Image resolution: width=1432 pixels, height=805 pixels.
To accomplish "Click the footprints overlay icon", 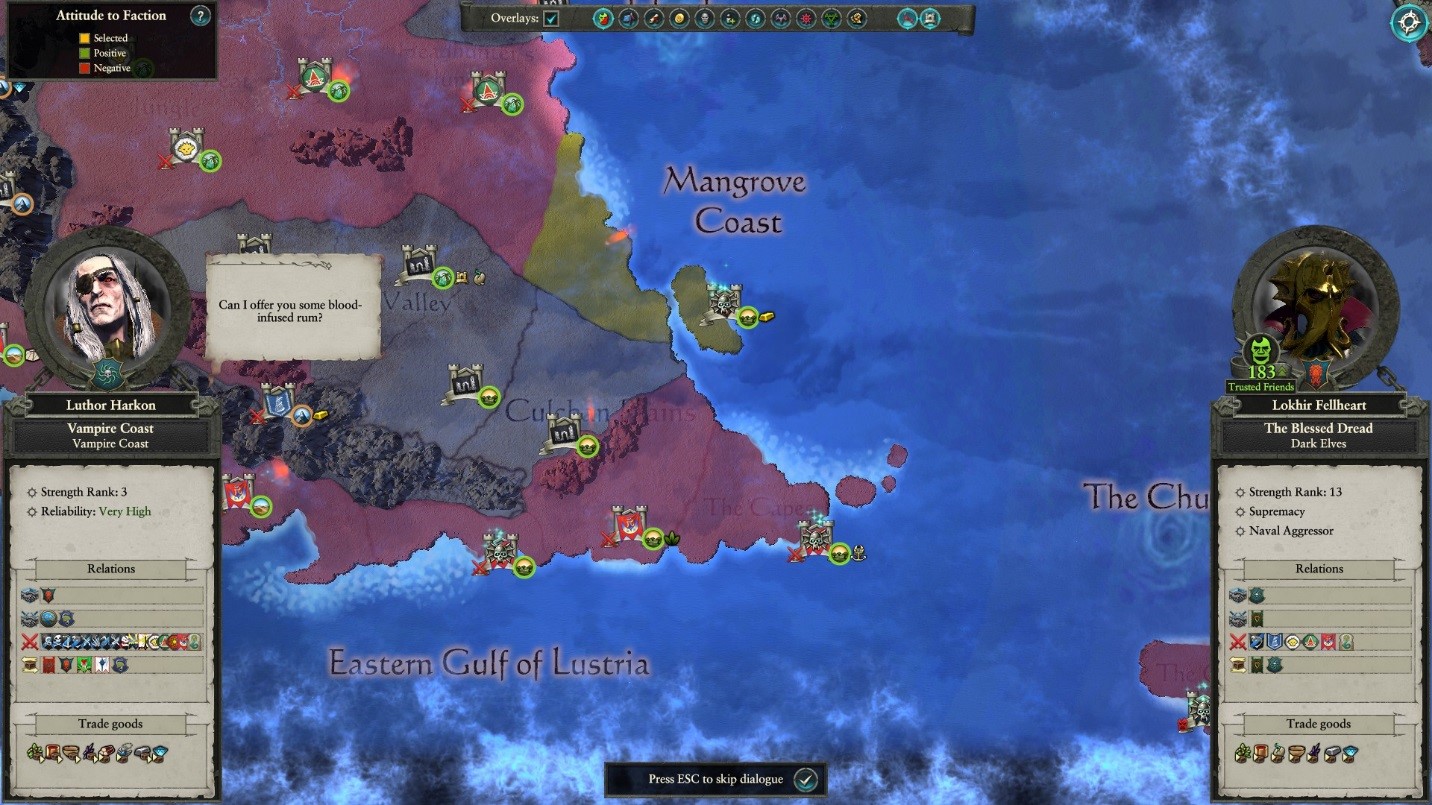I will click(755, 18).
